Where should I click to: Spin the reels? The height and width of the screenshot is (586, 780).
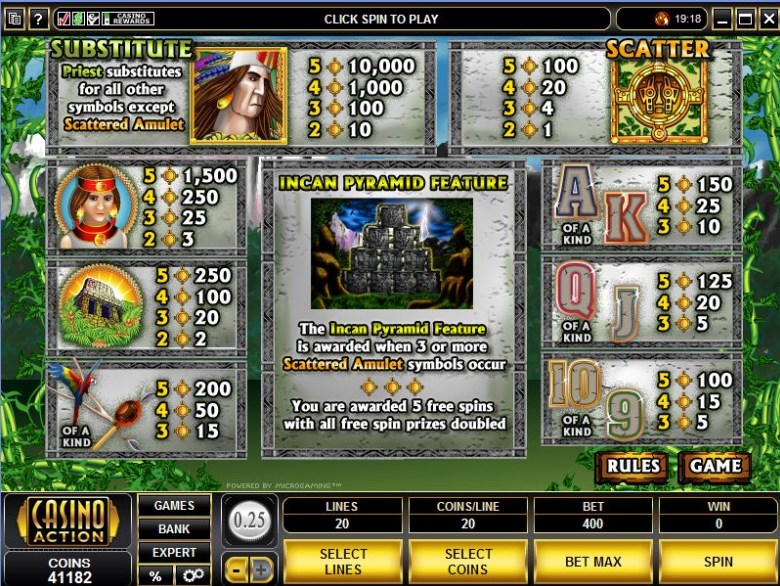tap(718, 562)
